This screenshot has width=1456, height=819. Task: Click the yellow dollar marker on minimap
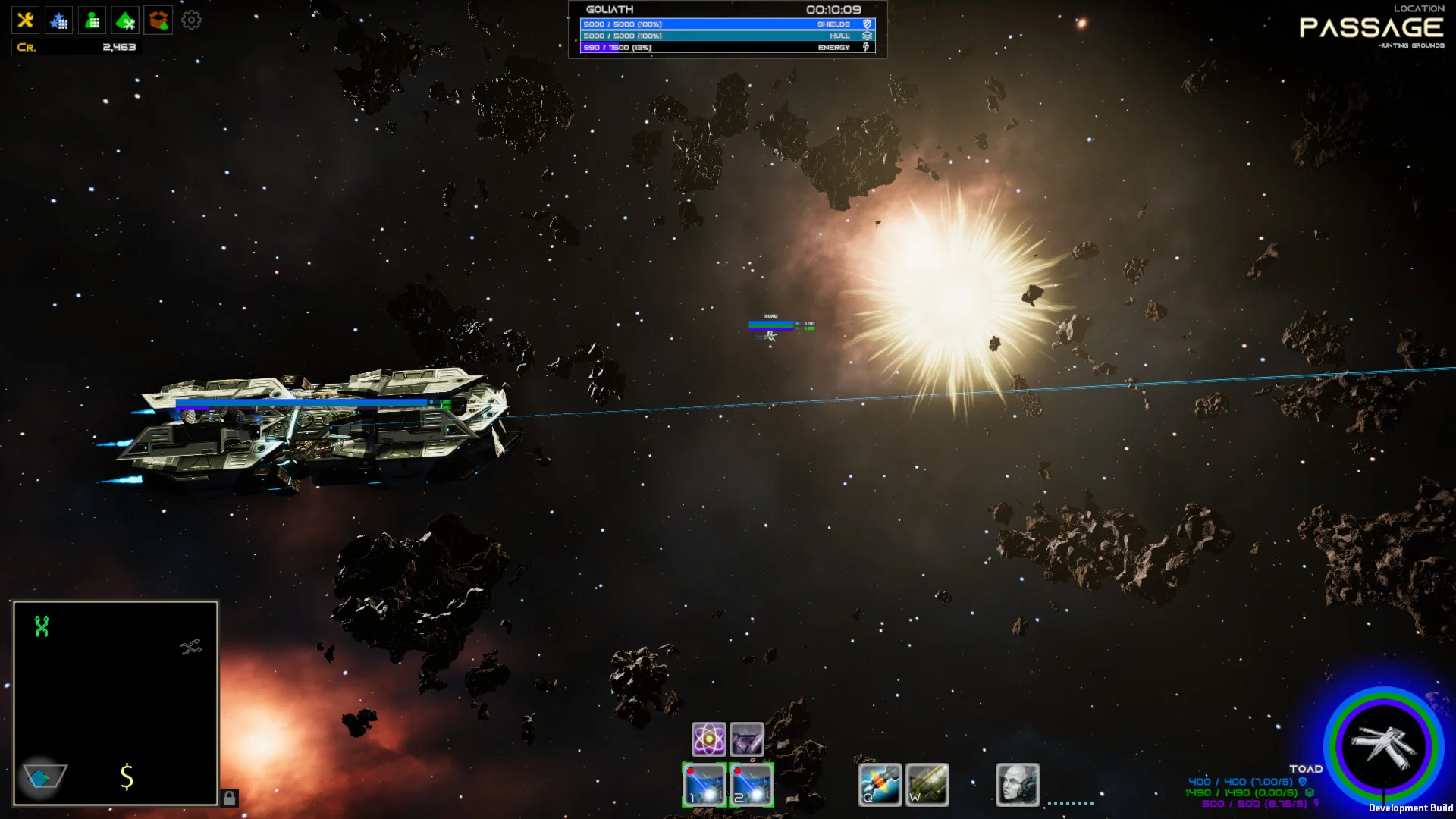127,777
